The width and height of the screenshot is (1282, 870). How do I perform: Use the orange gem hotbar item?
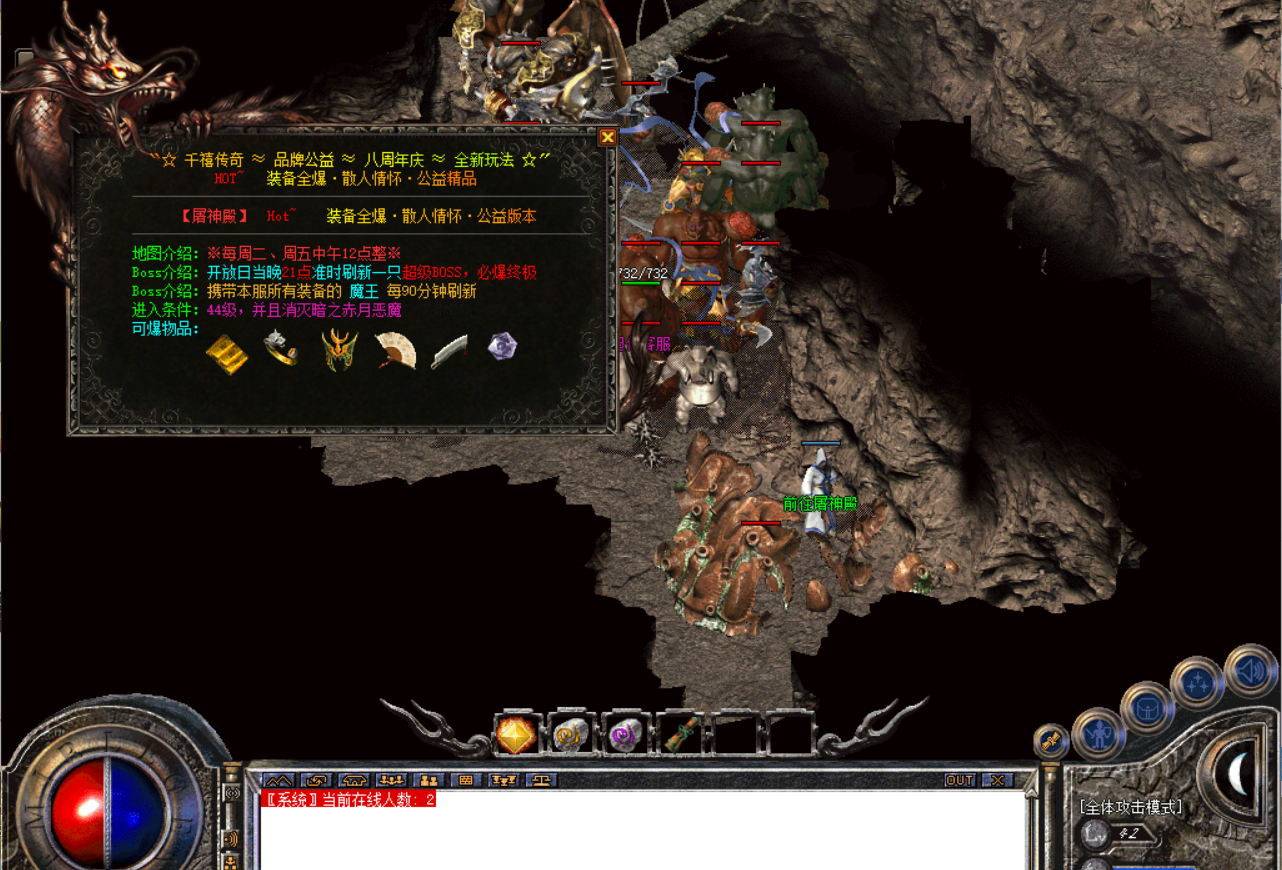click(516, 736)
